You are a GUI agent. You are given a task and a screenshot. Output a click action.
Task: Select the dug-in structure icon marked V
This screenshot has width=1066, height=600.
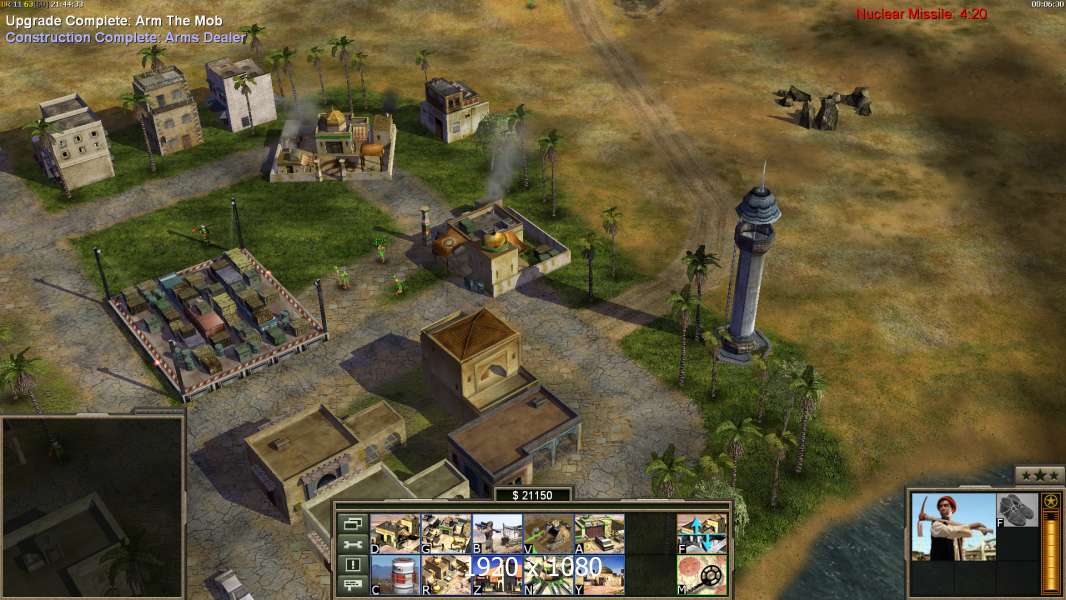coord(548,533)
